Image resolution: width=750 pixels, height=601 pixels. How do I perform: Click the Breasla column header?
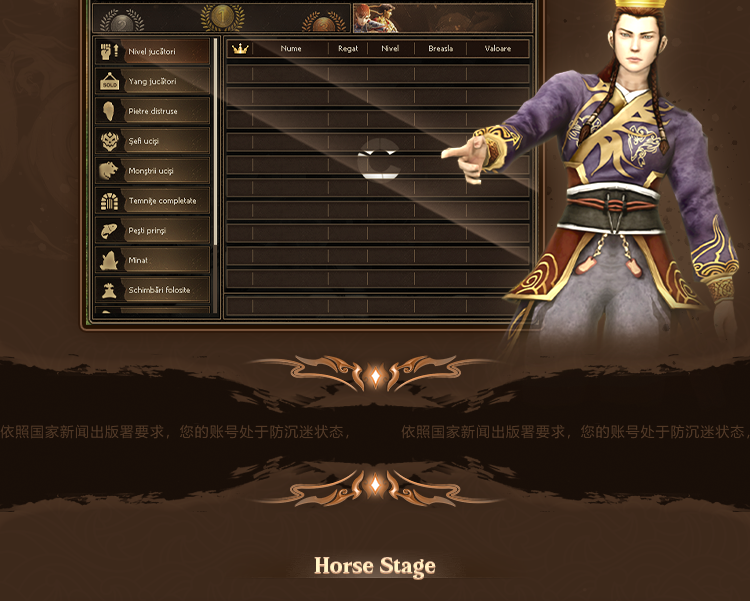click(441, 49)
